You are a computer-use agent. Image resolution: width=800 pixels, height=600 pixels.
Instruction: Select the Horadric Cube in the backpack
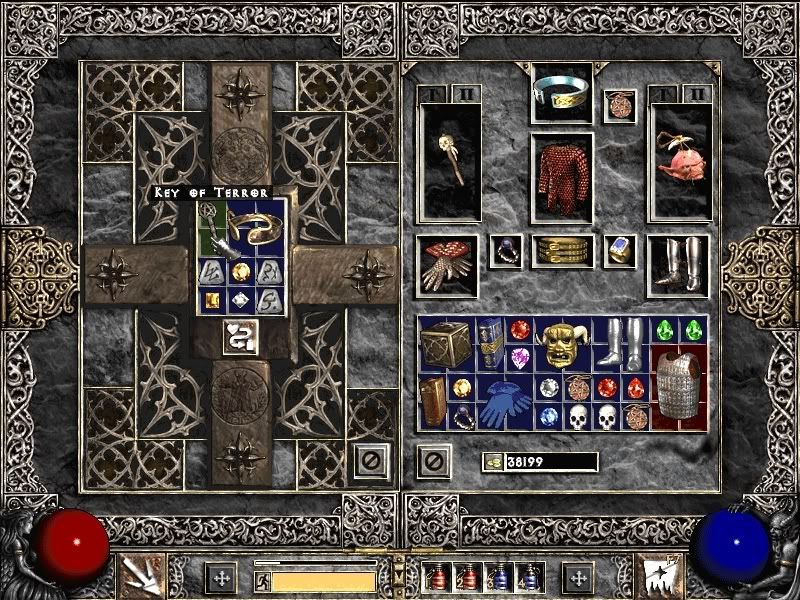point(438,343)
